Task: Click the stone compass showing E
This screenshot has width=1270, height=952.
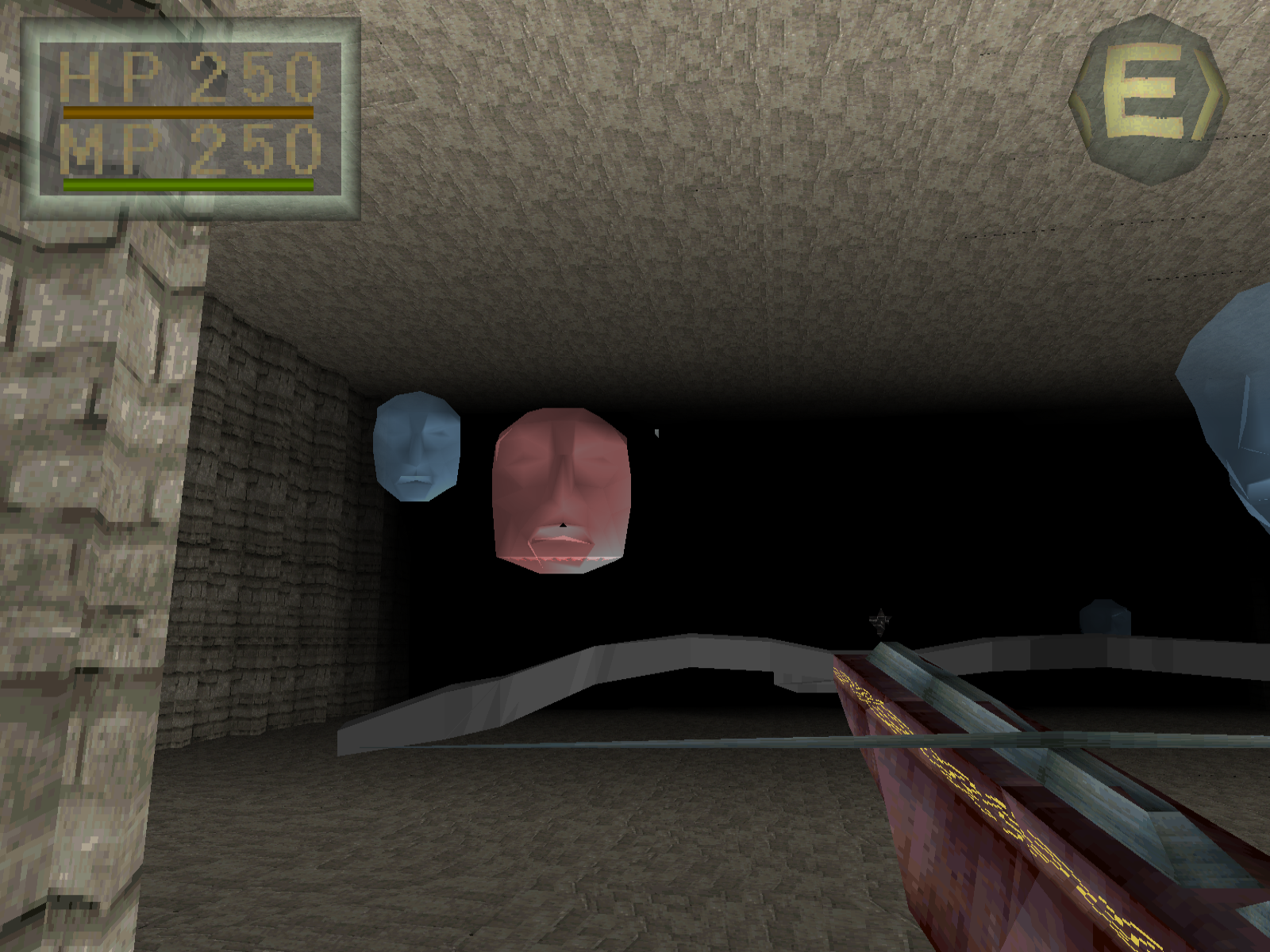Action: tap(1148, 100)
